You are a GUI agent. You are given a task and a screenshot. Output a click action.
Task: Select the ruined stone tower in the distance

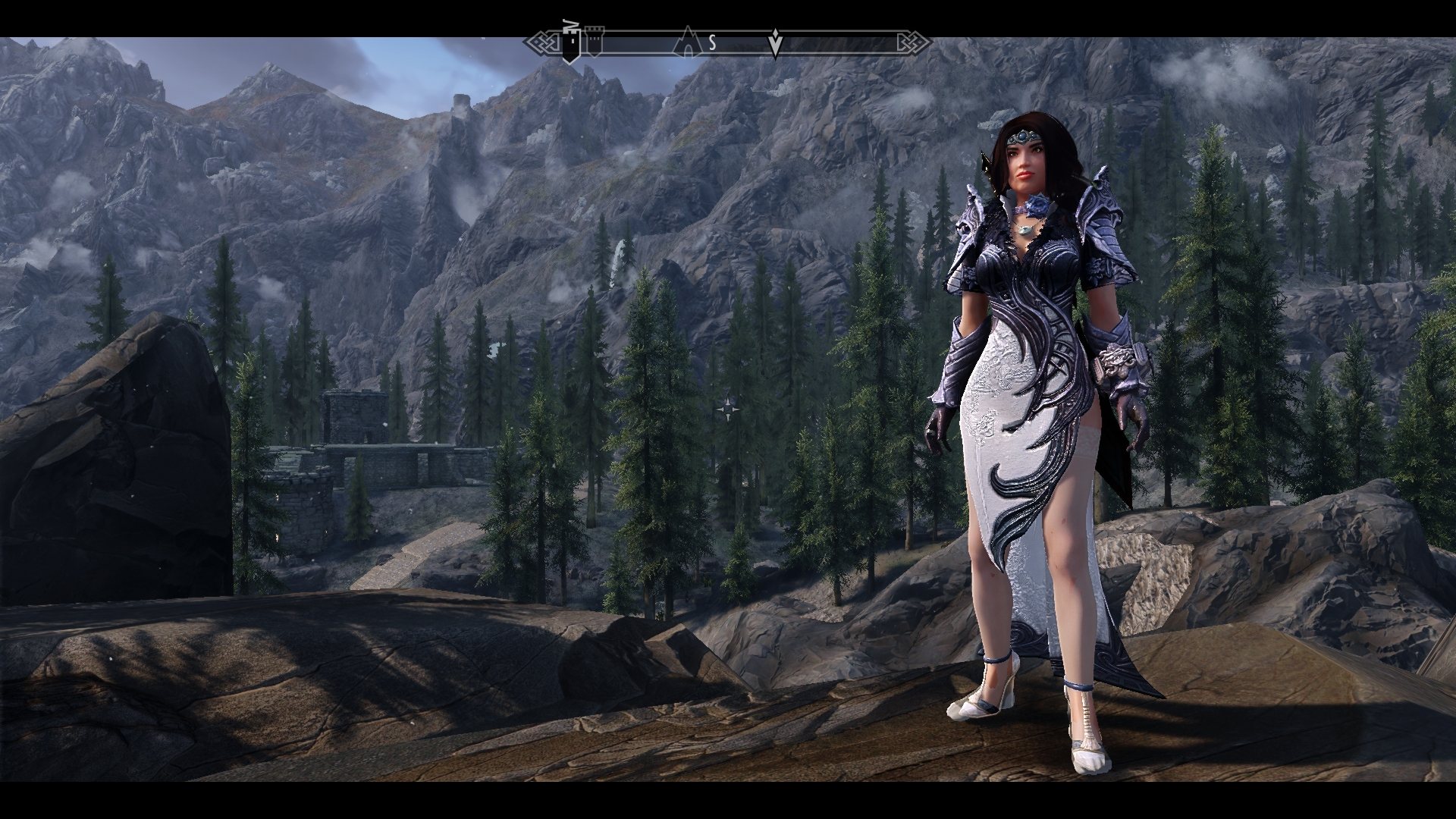click(462, 102)
